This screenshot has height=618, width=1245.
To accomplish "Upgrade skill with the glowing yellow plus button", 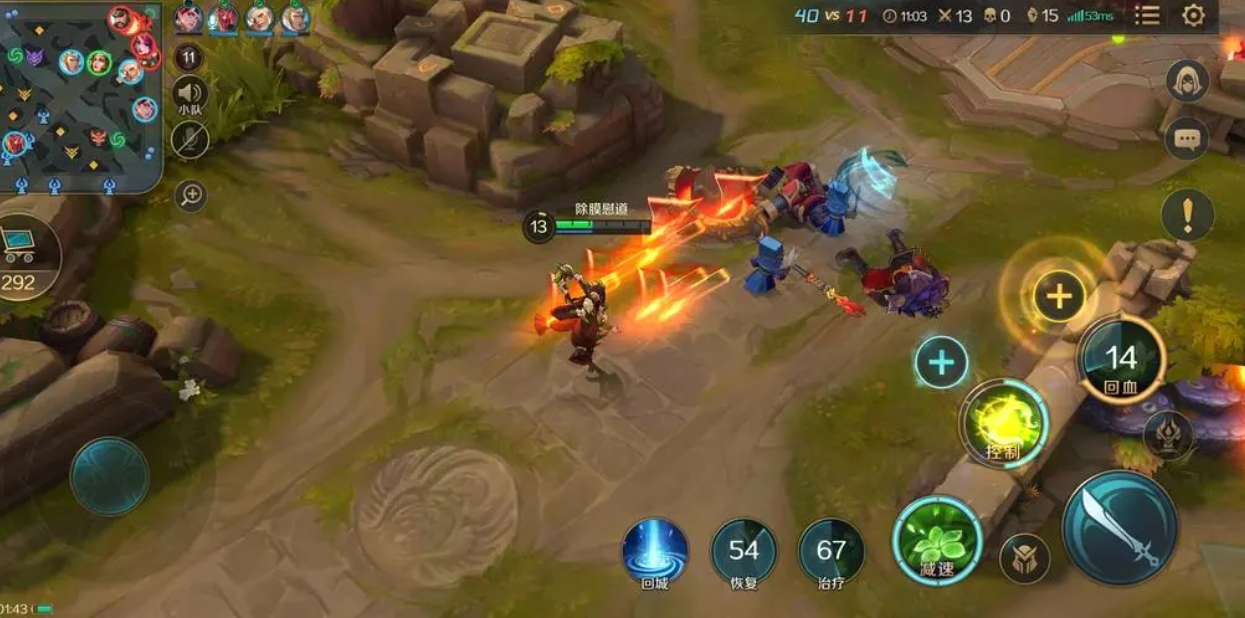I will (x=1058, y=296).
